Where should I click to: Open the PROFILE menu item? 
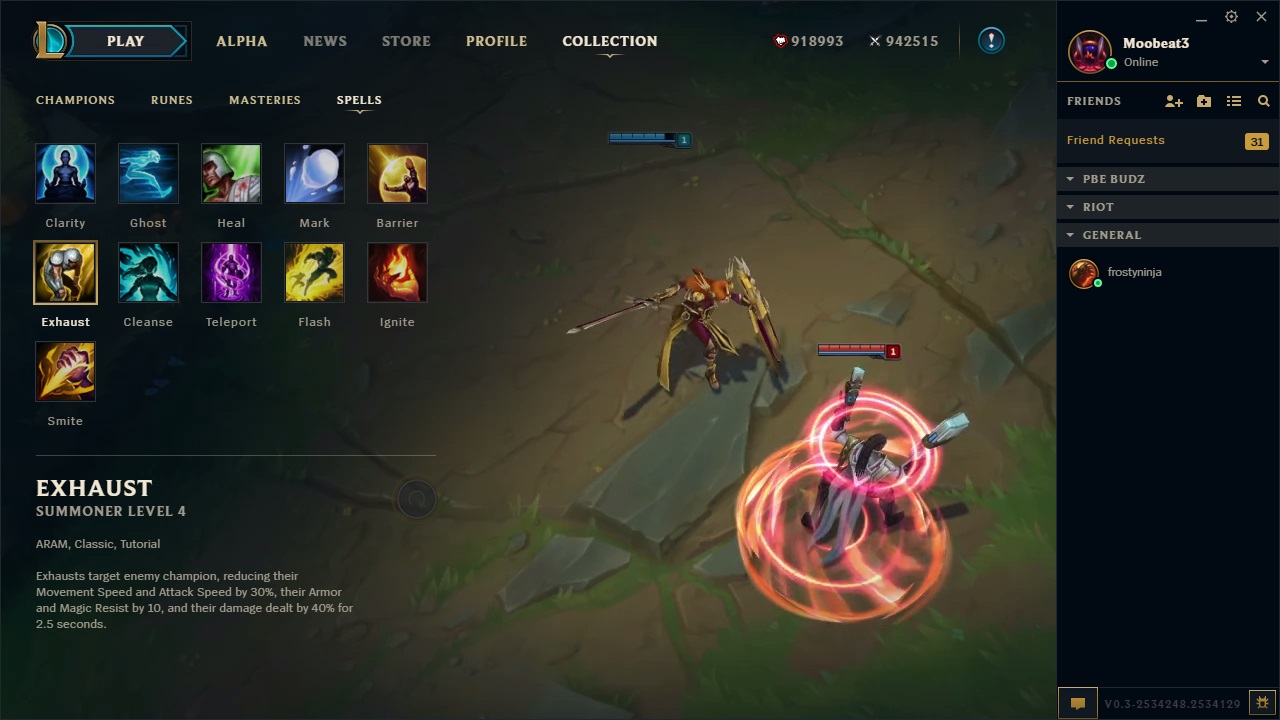pyautogui.click(x=496, y=41)
